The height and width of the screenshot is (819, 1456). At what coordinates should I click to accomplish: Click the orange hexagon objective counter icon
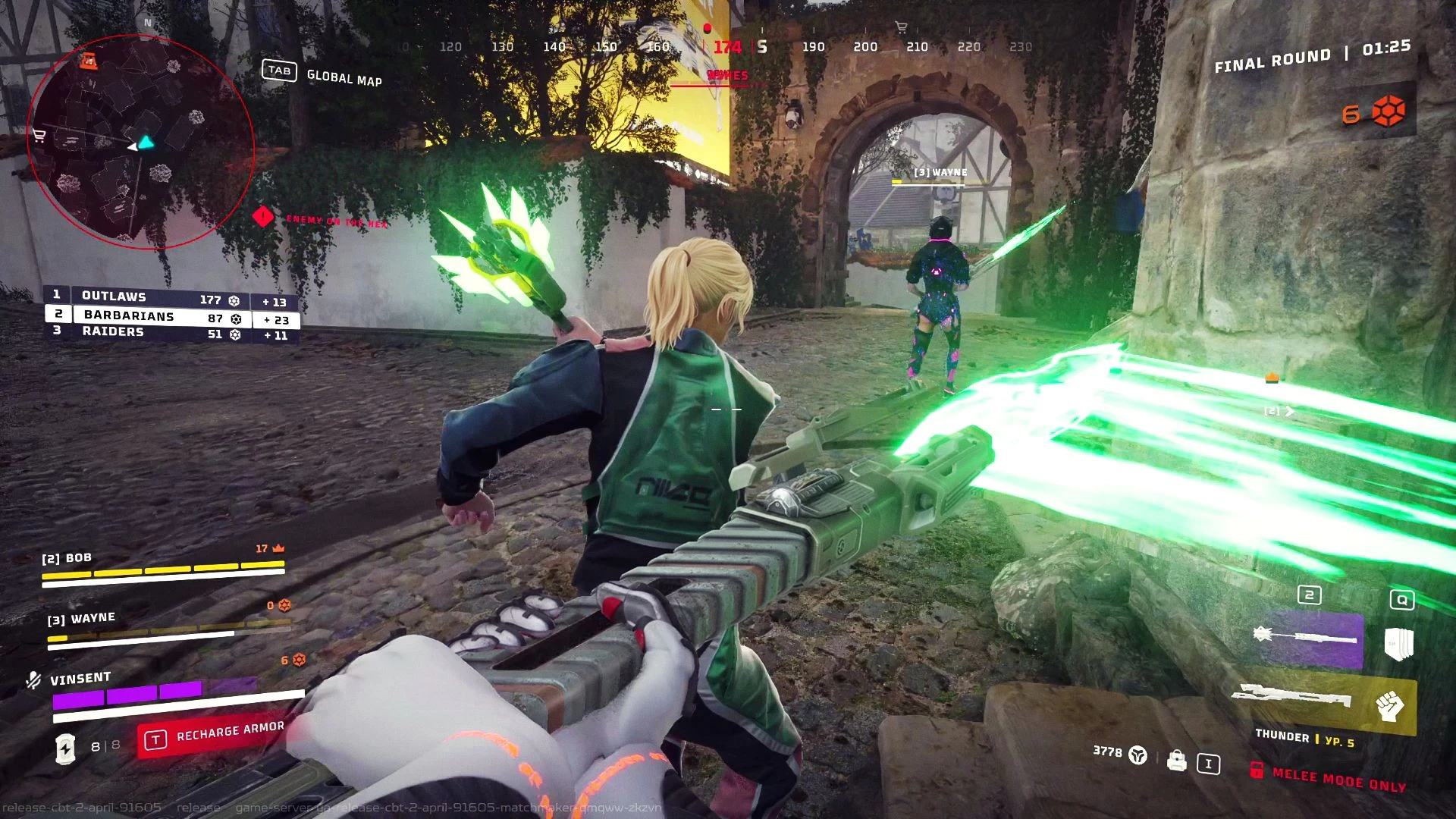click(1389, 112)
